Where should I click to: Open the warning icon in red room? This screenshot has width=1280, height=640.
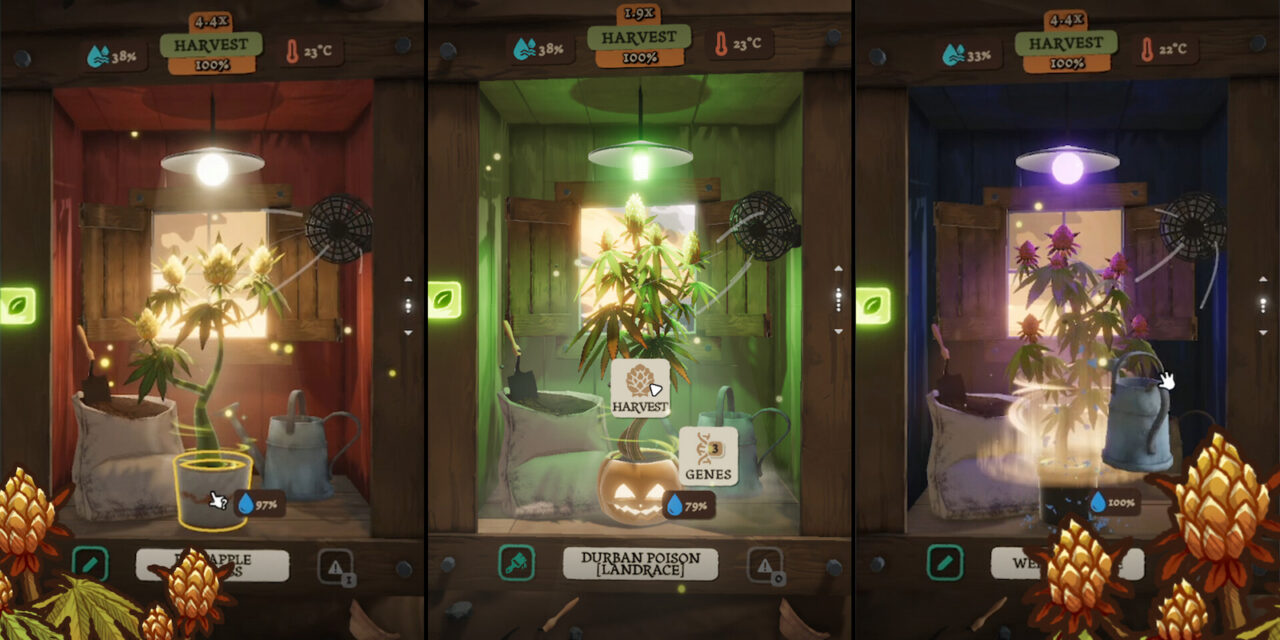coord(335,566)
